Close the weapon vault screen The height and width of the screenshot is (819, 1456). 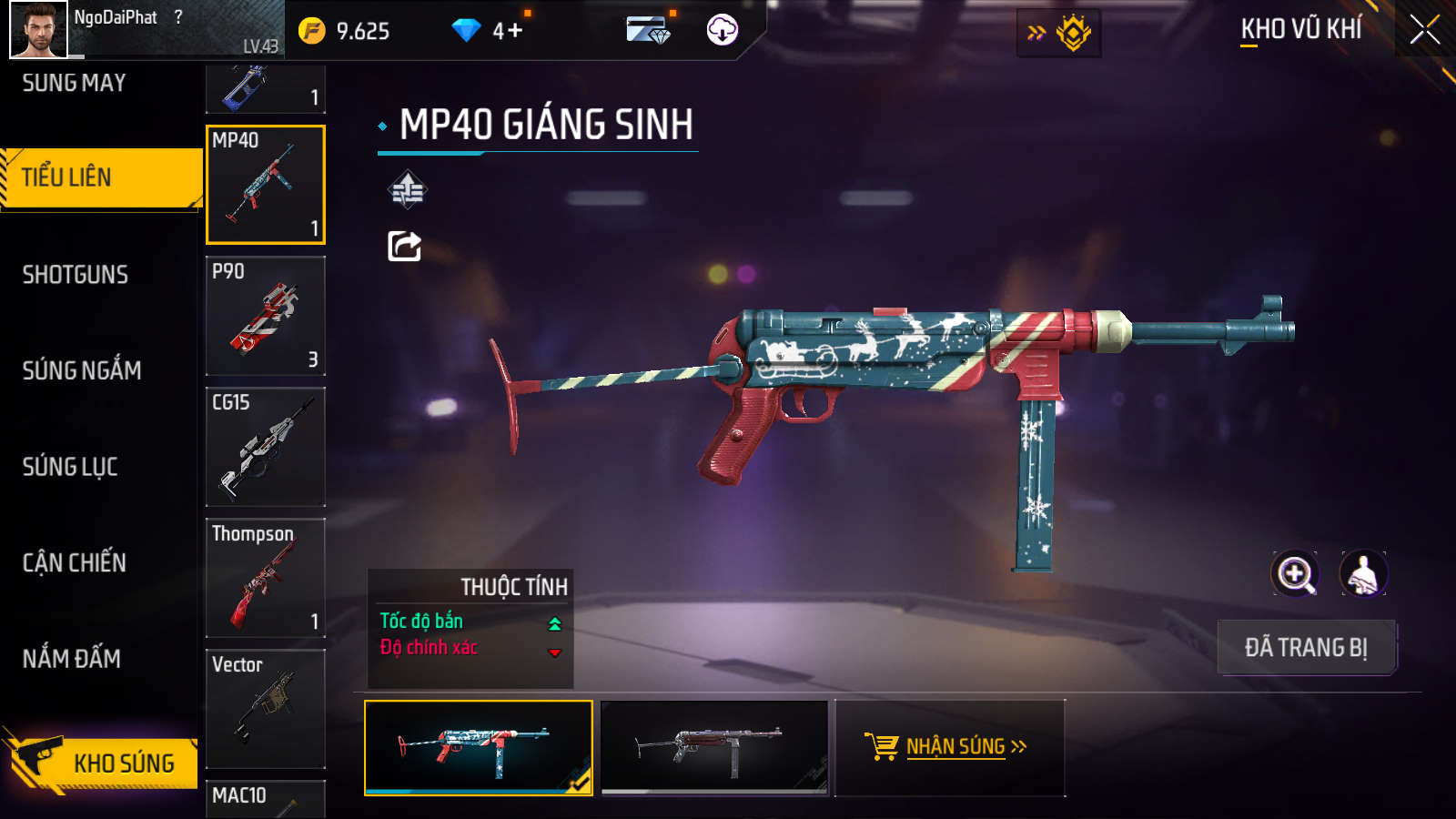(x=1424, y=30)
